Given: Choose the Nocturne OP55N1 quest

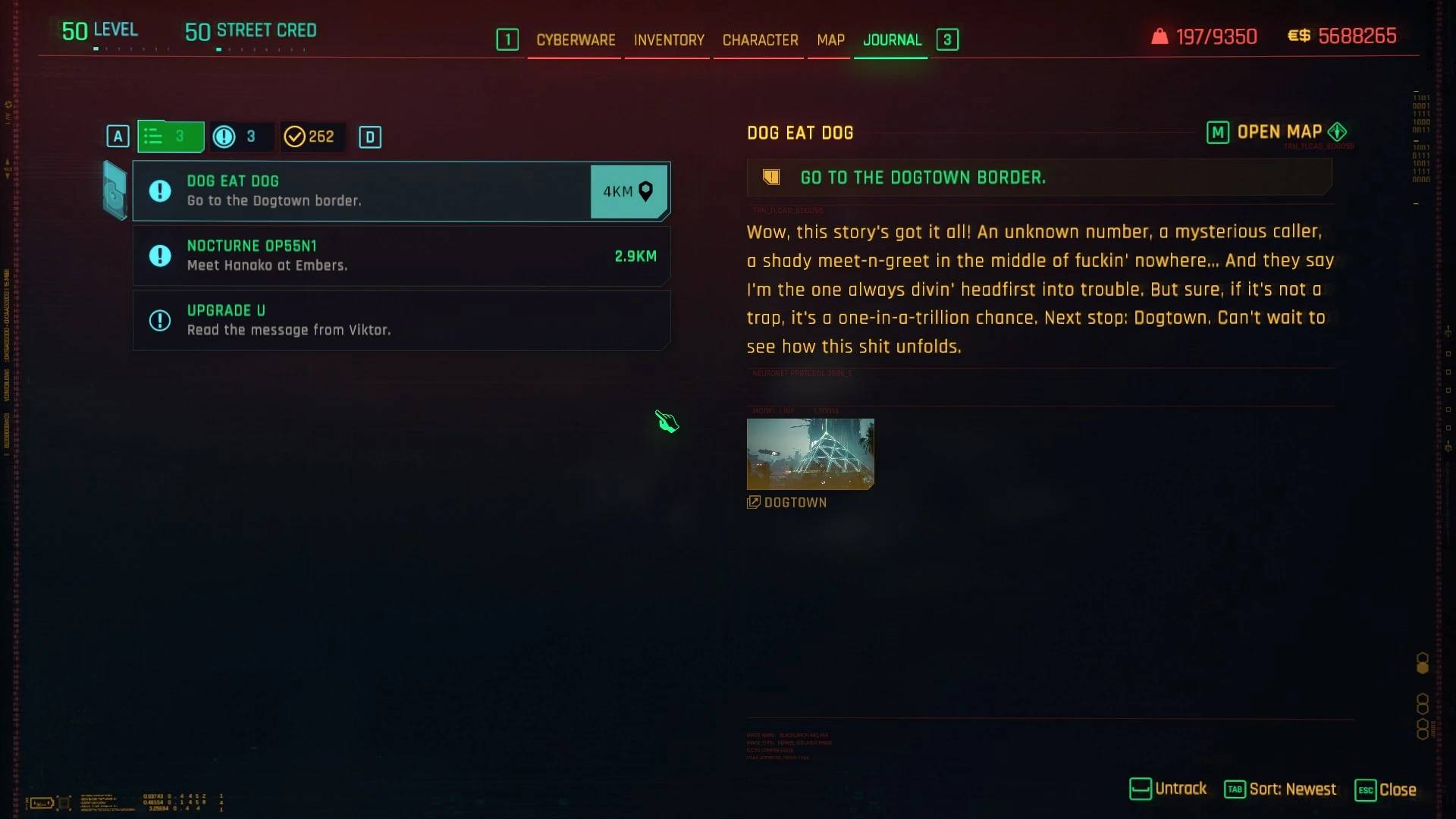Looking at the screenshot, I should [400, 256].
